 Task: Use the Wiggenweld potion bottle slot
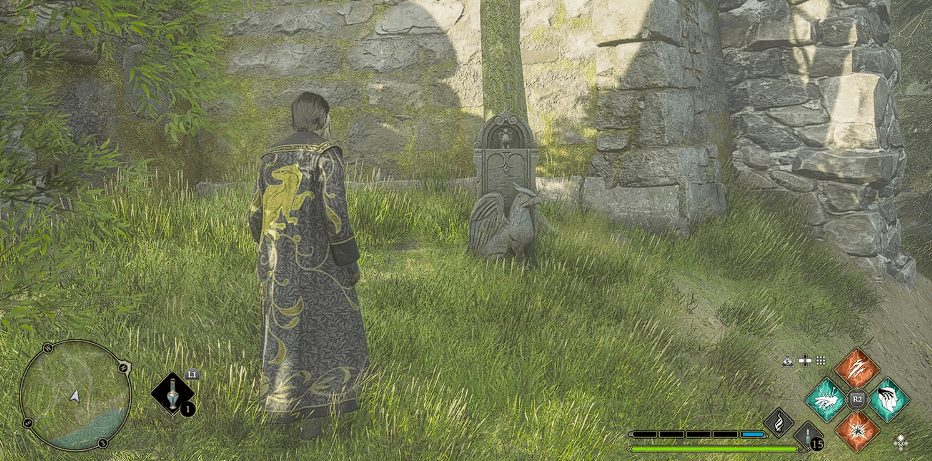174,392
